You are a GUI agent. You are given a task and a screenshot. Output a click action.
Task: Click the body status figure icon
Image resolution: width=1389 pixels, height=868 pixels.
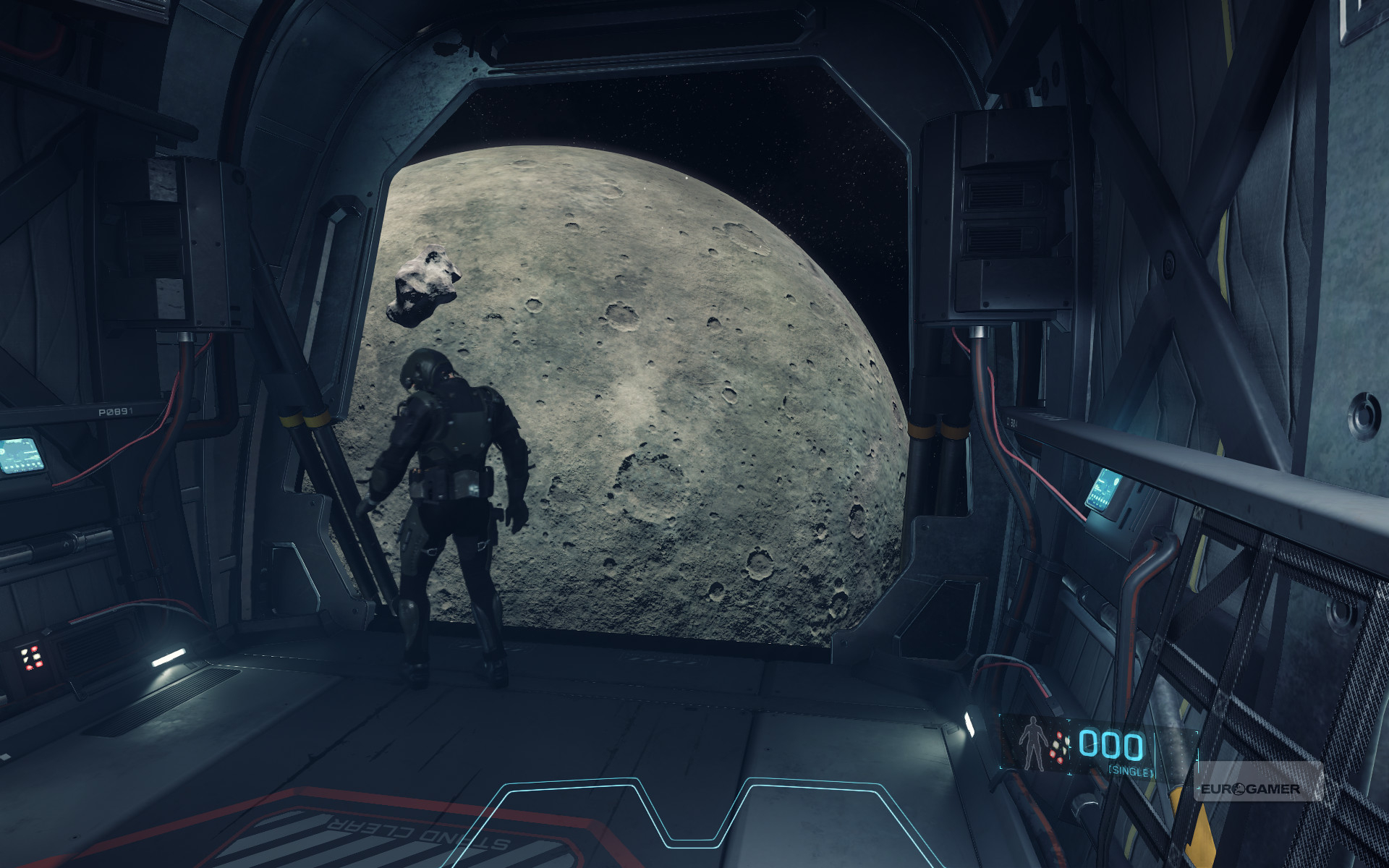[x=1032, y=744]
